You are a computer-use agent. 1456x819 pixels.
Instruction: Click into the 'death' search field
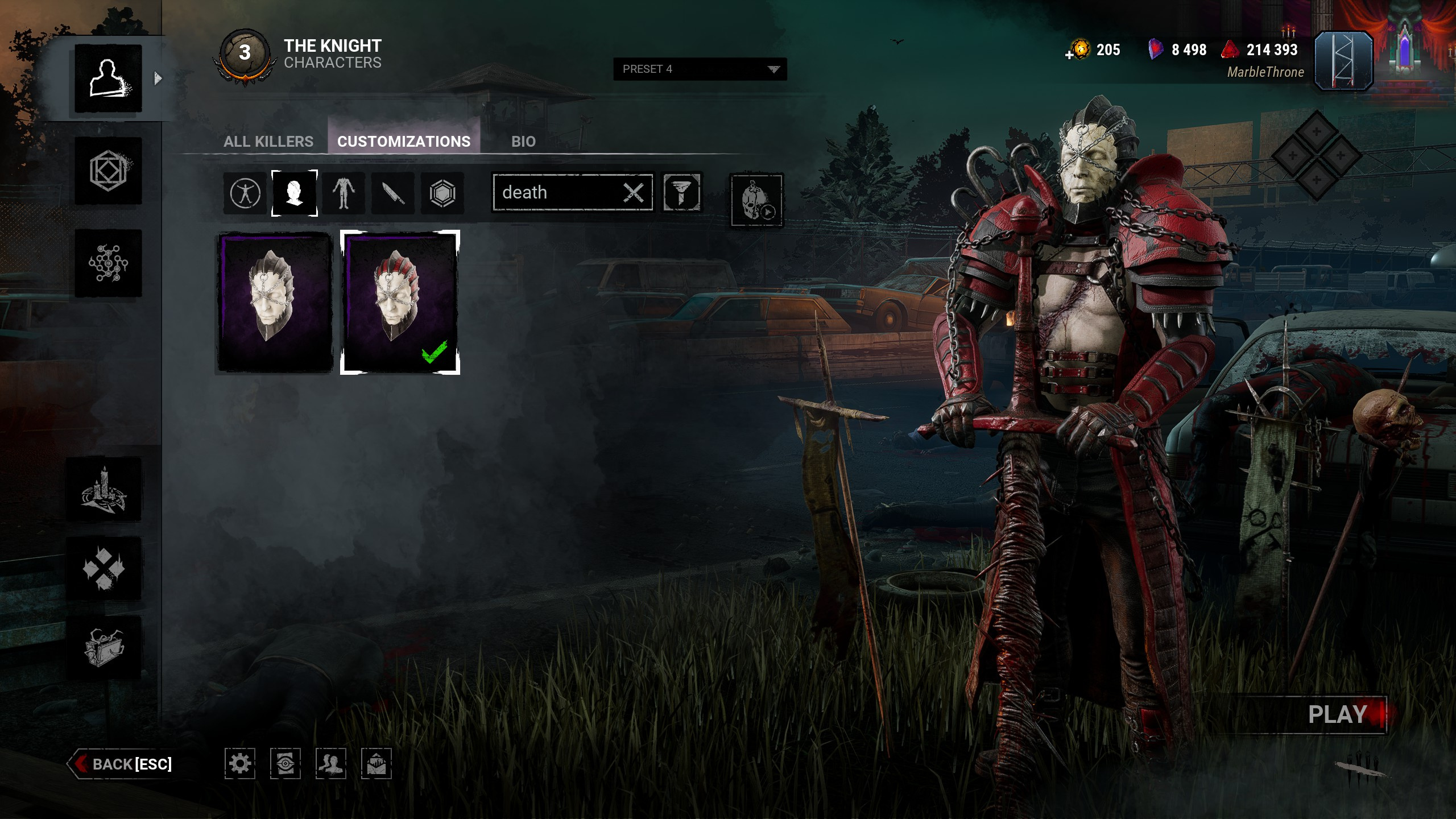557,193
